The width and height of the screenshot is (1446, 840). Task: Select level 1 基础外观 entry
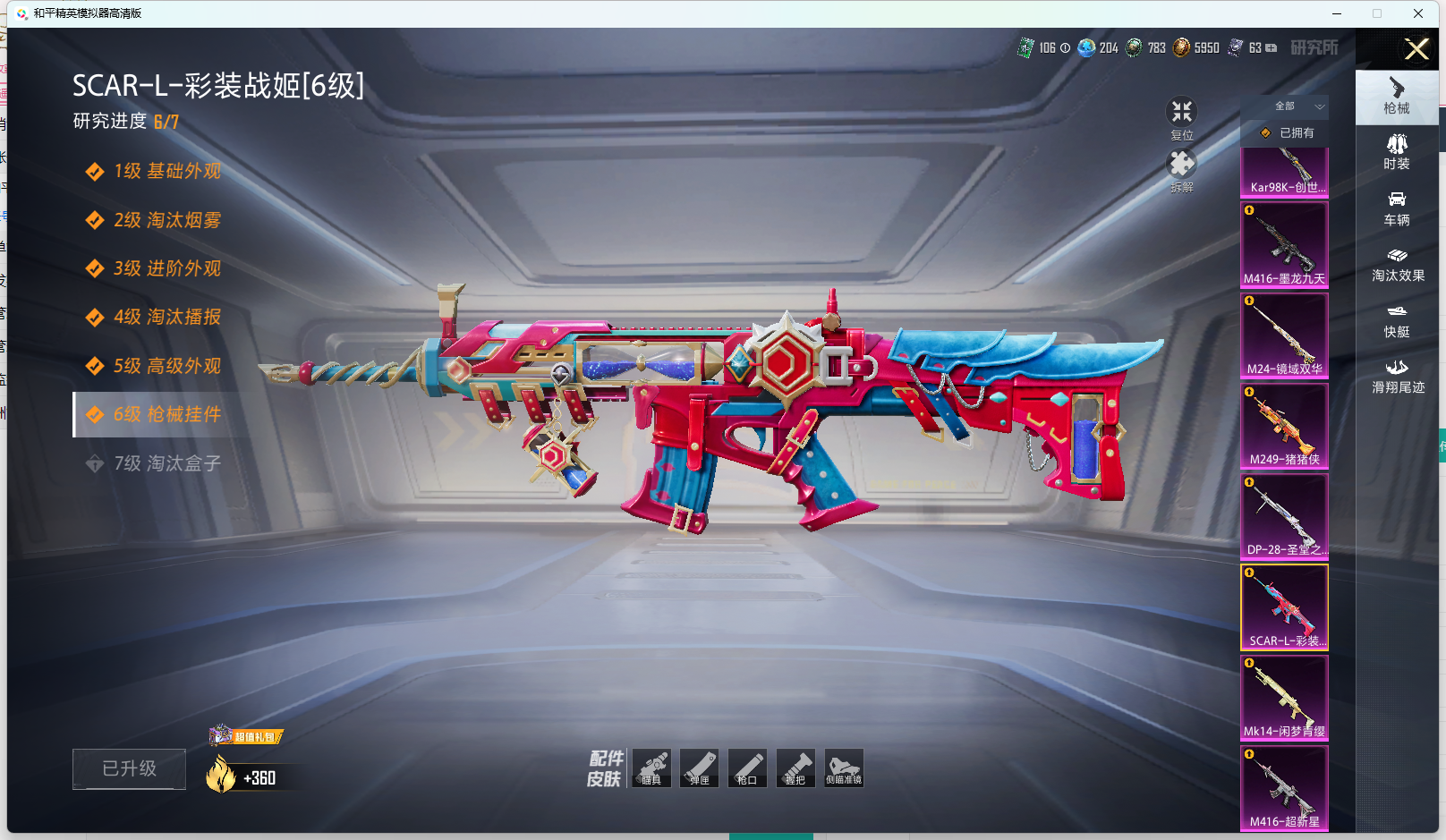click(166, 171)
